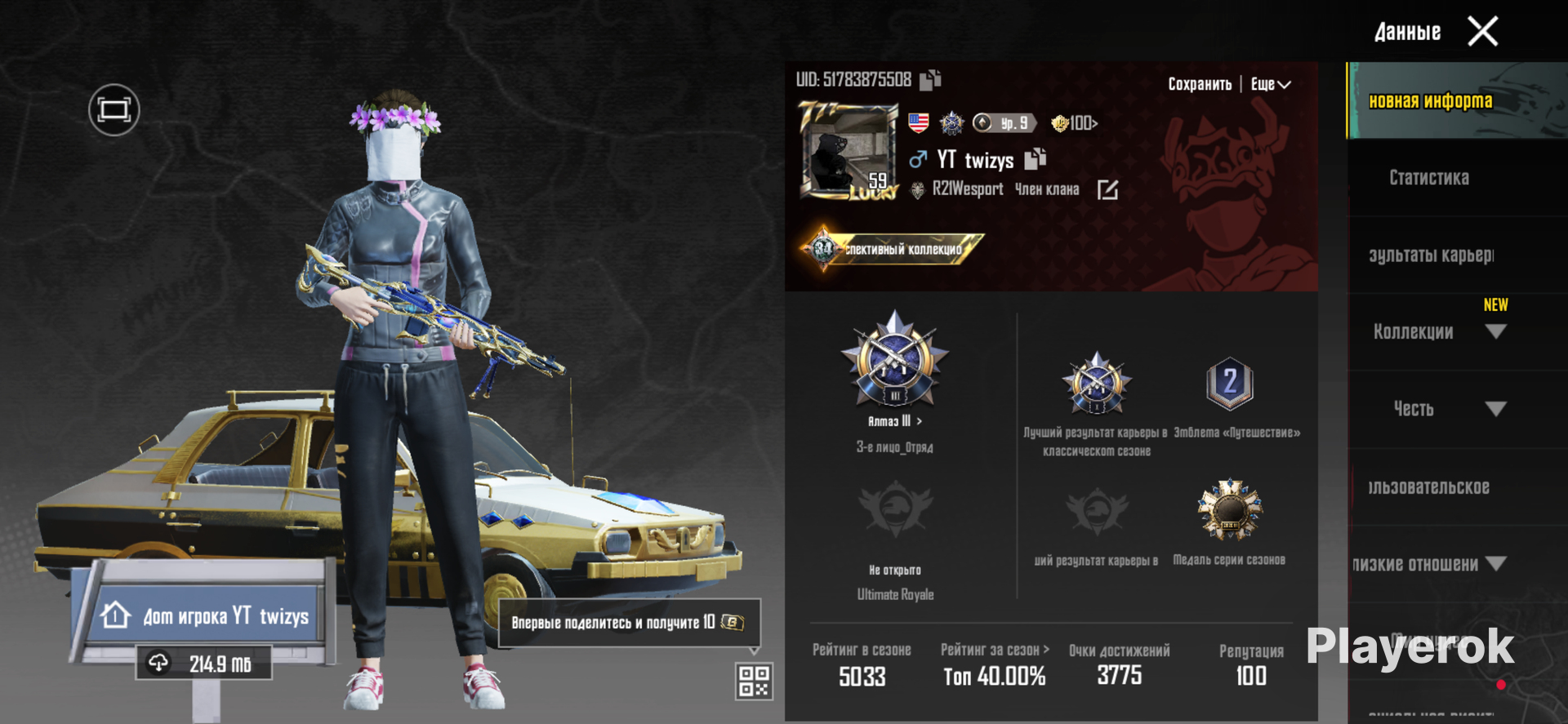Screen dimensions: 1568x724
Task: Switch to the Статистика tab
Action: pyautogui.click(x=1429, y=178)
